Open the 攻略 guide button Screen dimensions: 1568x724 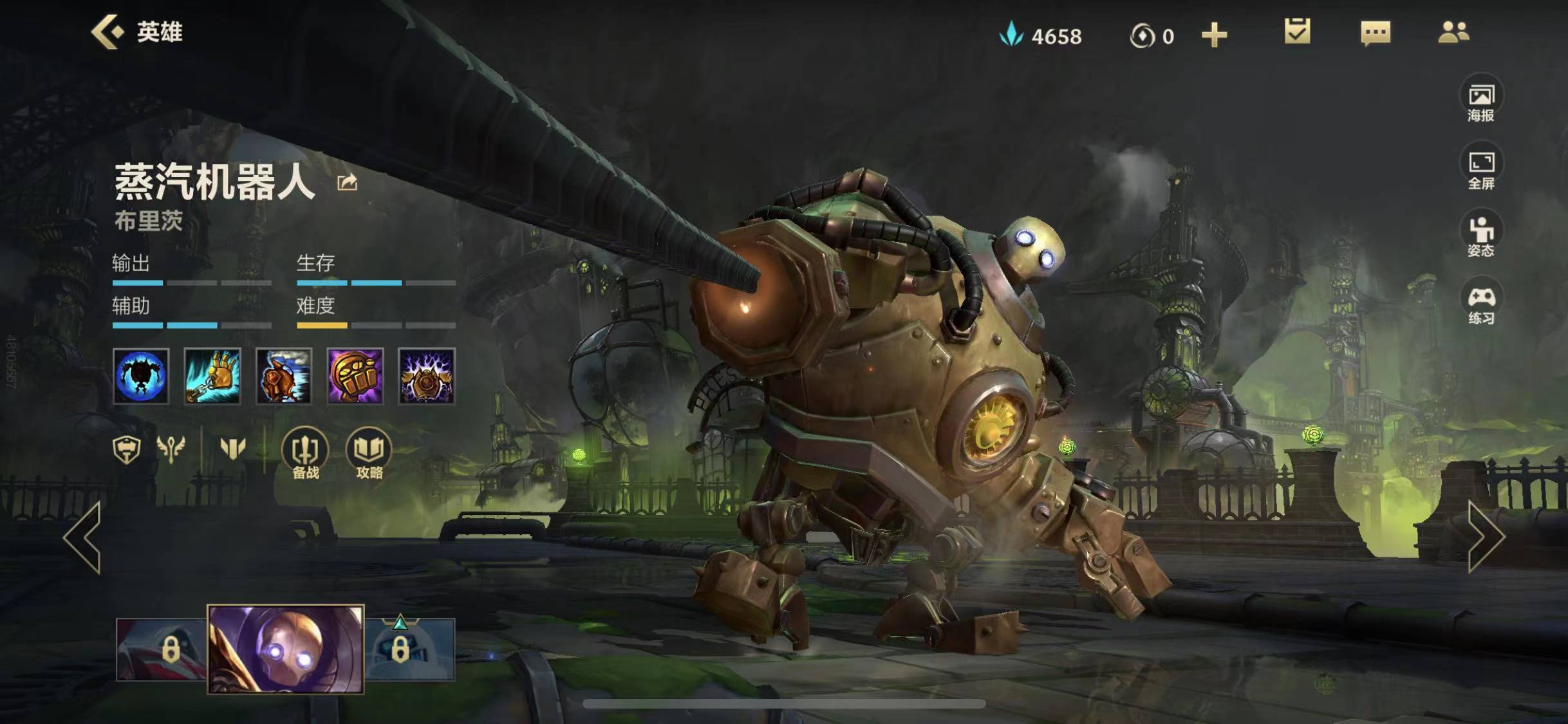click(x=369, y=454)
